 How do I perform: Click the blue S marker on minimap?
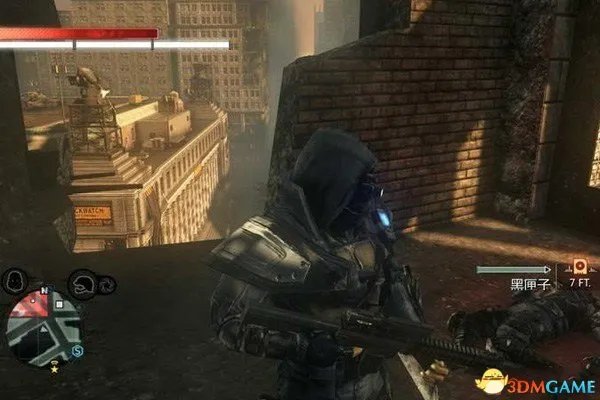[x=77, y=350]
